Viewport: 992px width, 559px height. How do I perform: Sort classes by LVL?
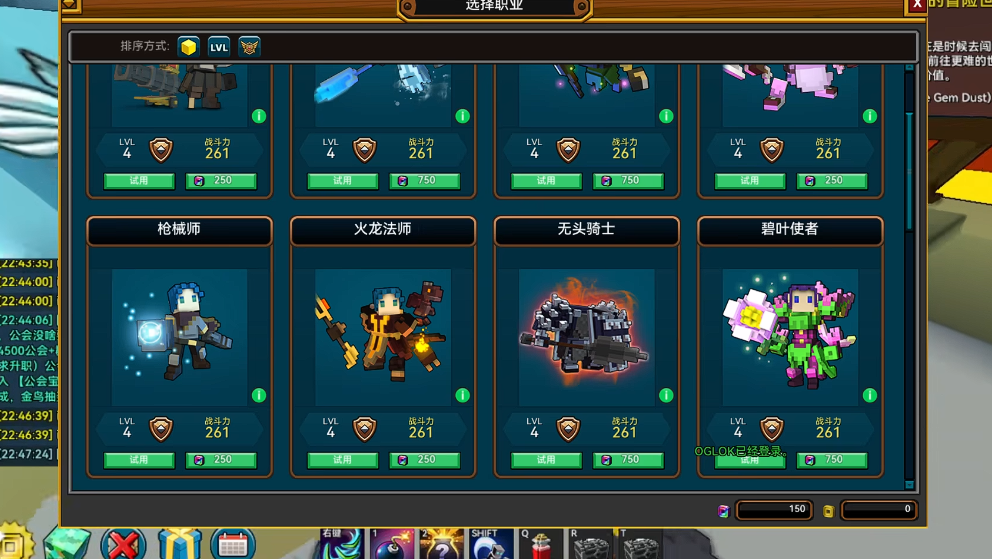click(219, 47)
